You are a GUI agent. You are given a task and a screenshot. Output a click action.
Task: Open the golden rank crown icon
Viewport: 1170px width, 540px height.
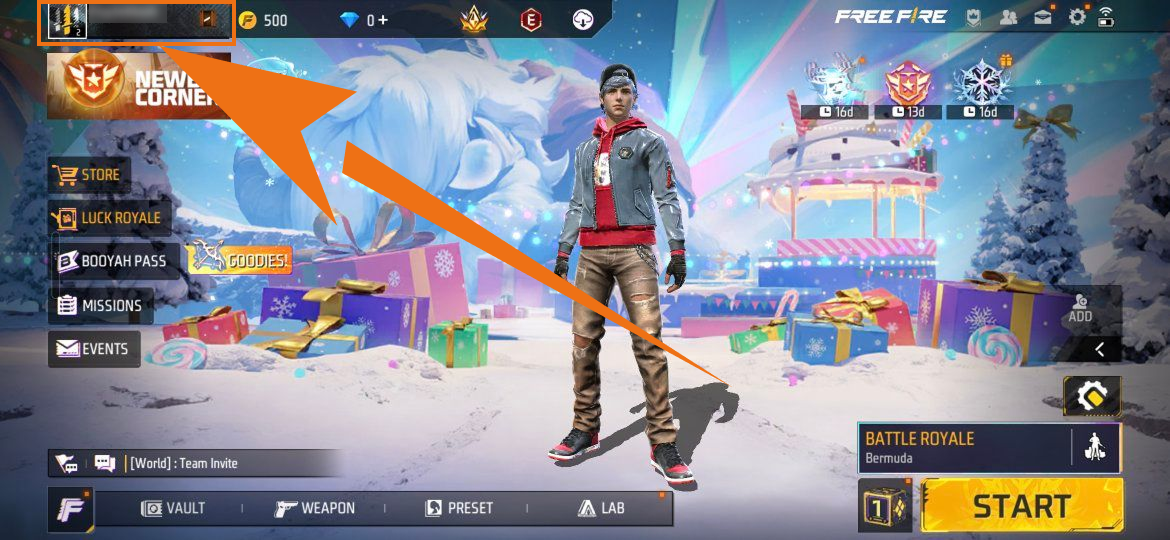(473, 19)
